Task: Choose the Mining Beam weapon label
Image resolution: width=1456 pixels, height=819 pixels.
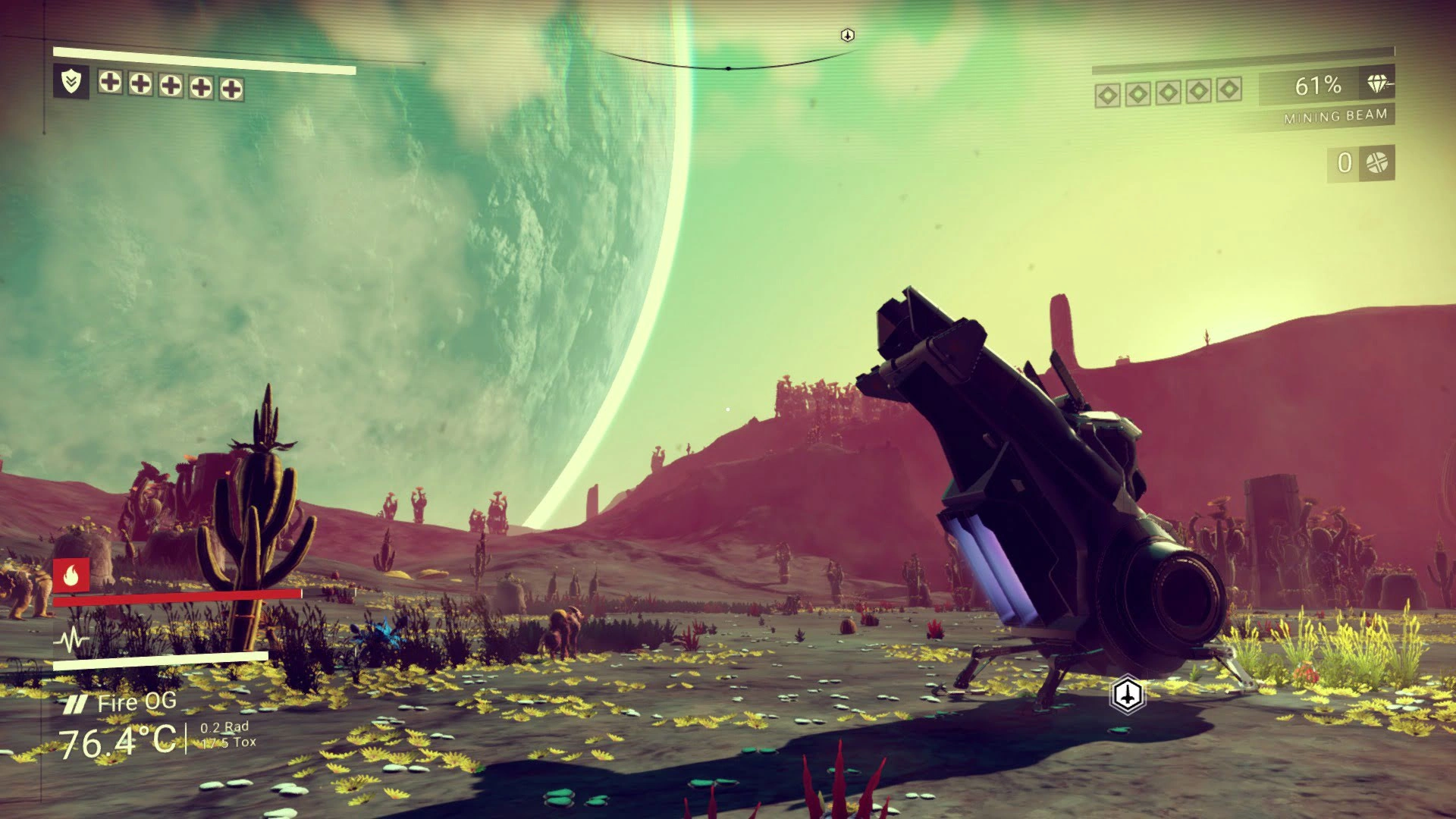Action: pos(1335,116)
